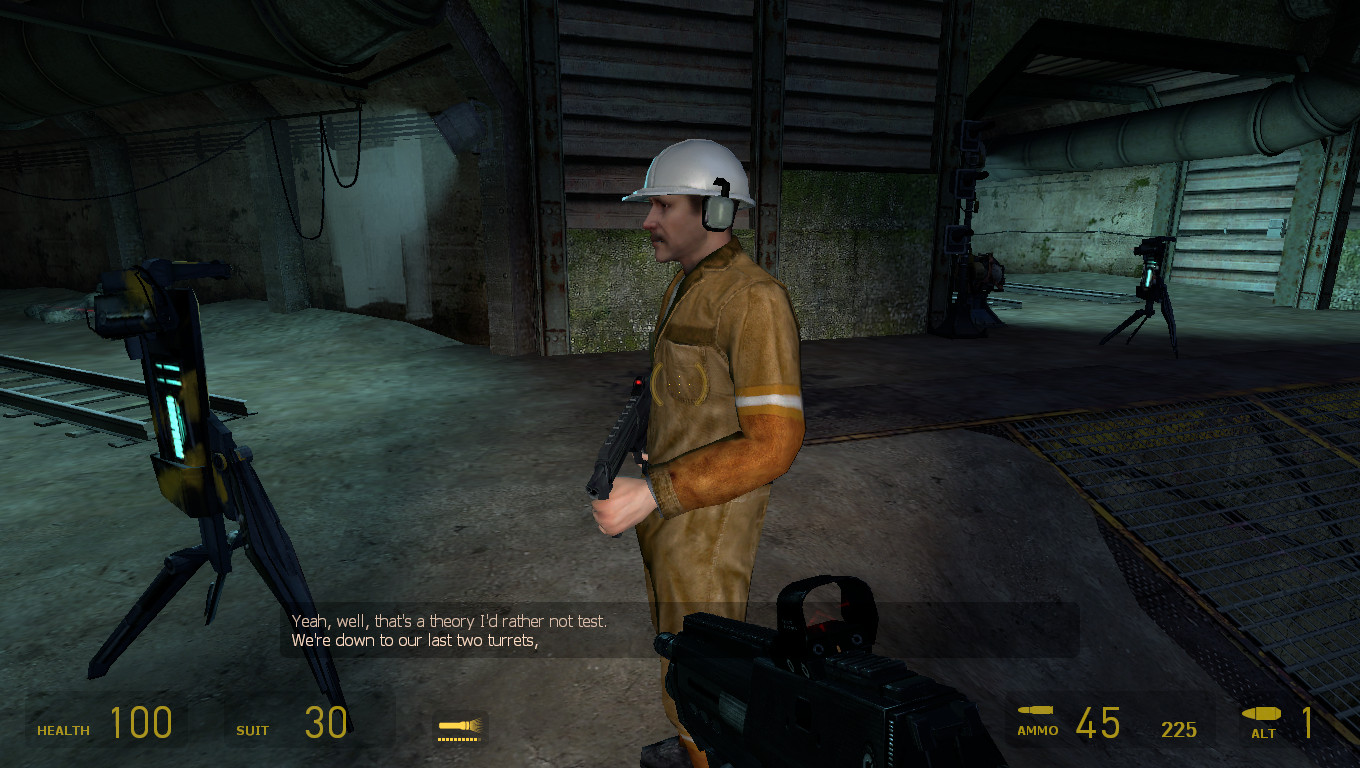
Task: Click the reserve ammo count of 225
Action: [1180, 730]
